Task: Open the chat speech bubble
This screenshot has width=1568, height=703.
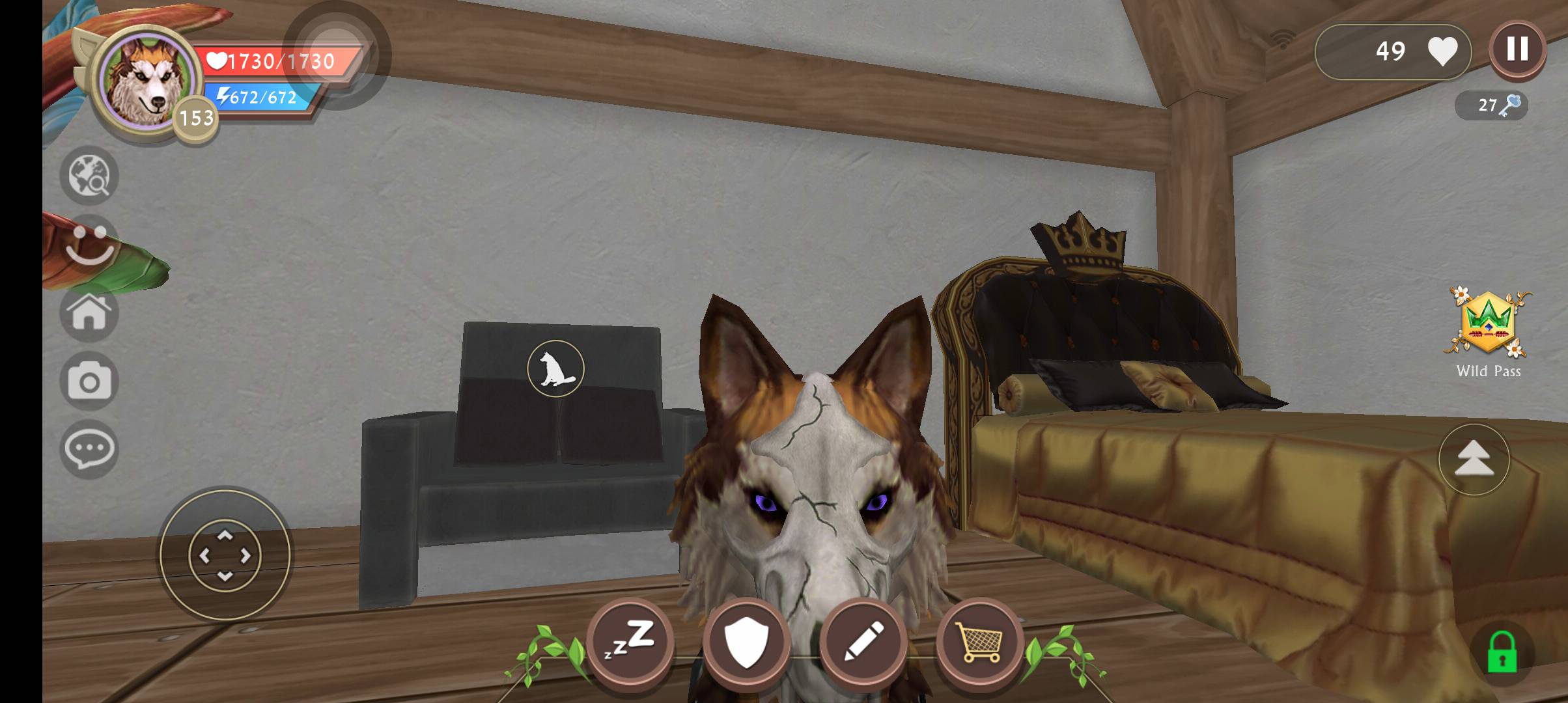Action: click(x=89, y=449)
